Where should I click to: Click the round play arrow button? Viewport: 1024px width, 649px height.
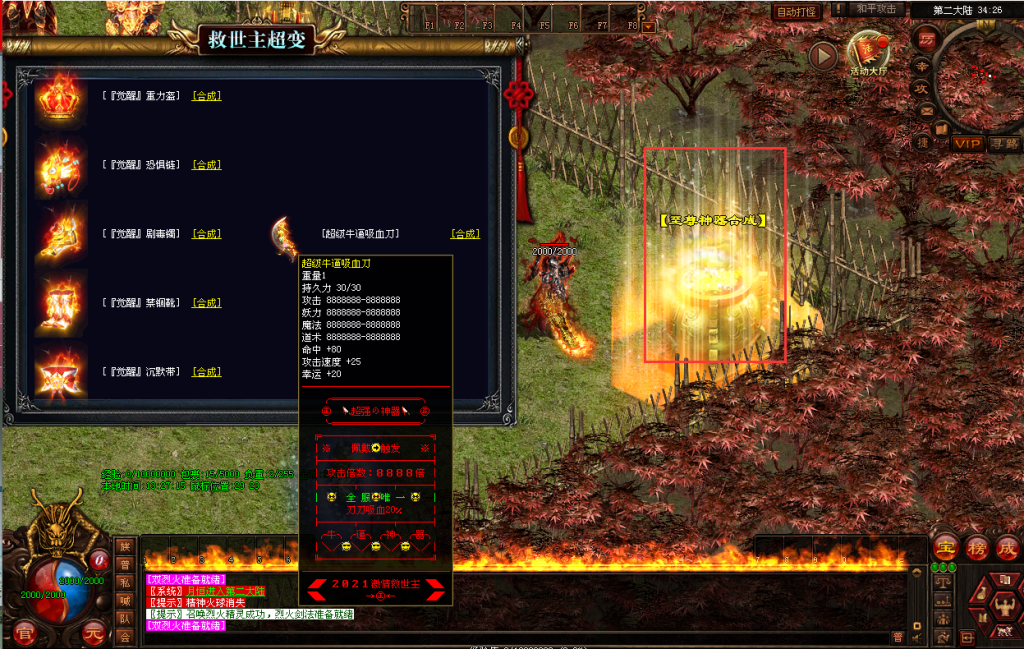(x=822, y=56)
